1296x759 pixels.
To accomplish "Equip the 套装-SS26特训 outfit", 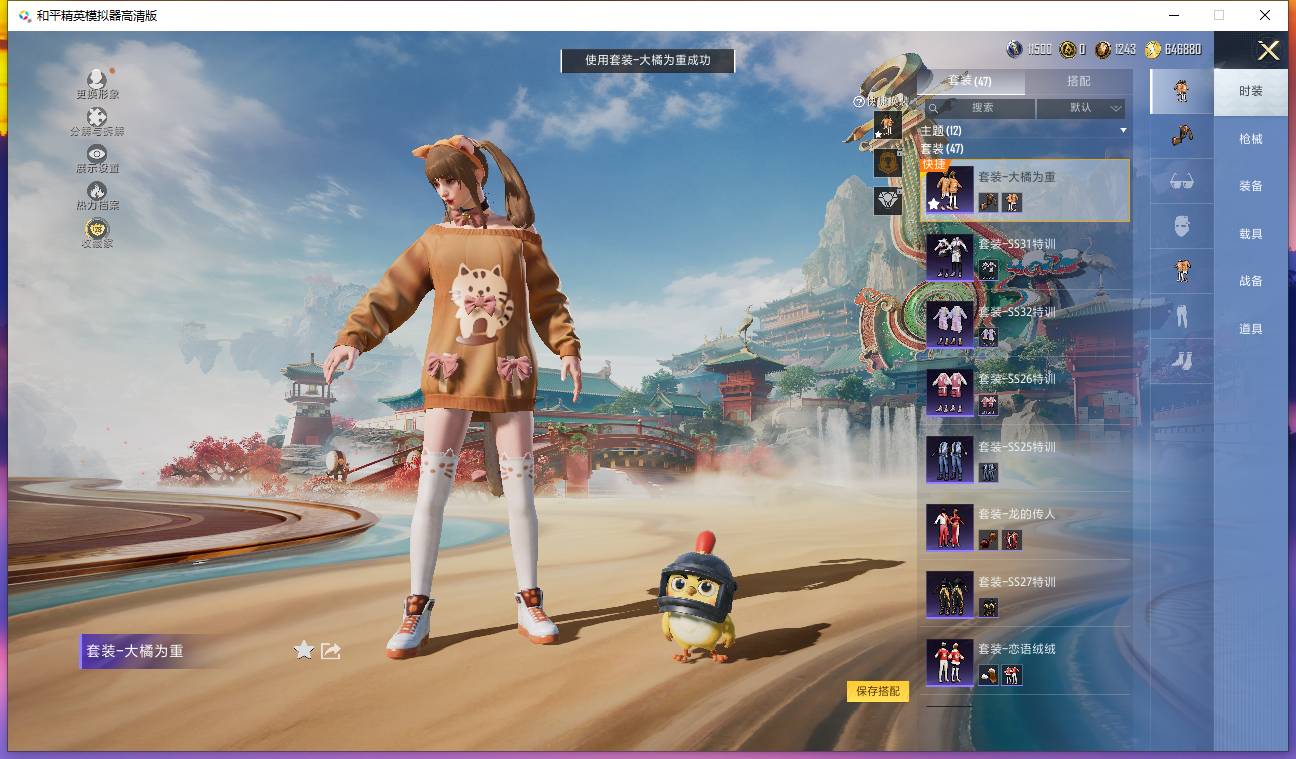I will pos(1024,392).
